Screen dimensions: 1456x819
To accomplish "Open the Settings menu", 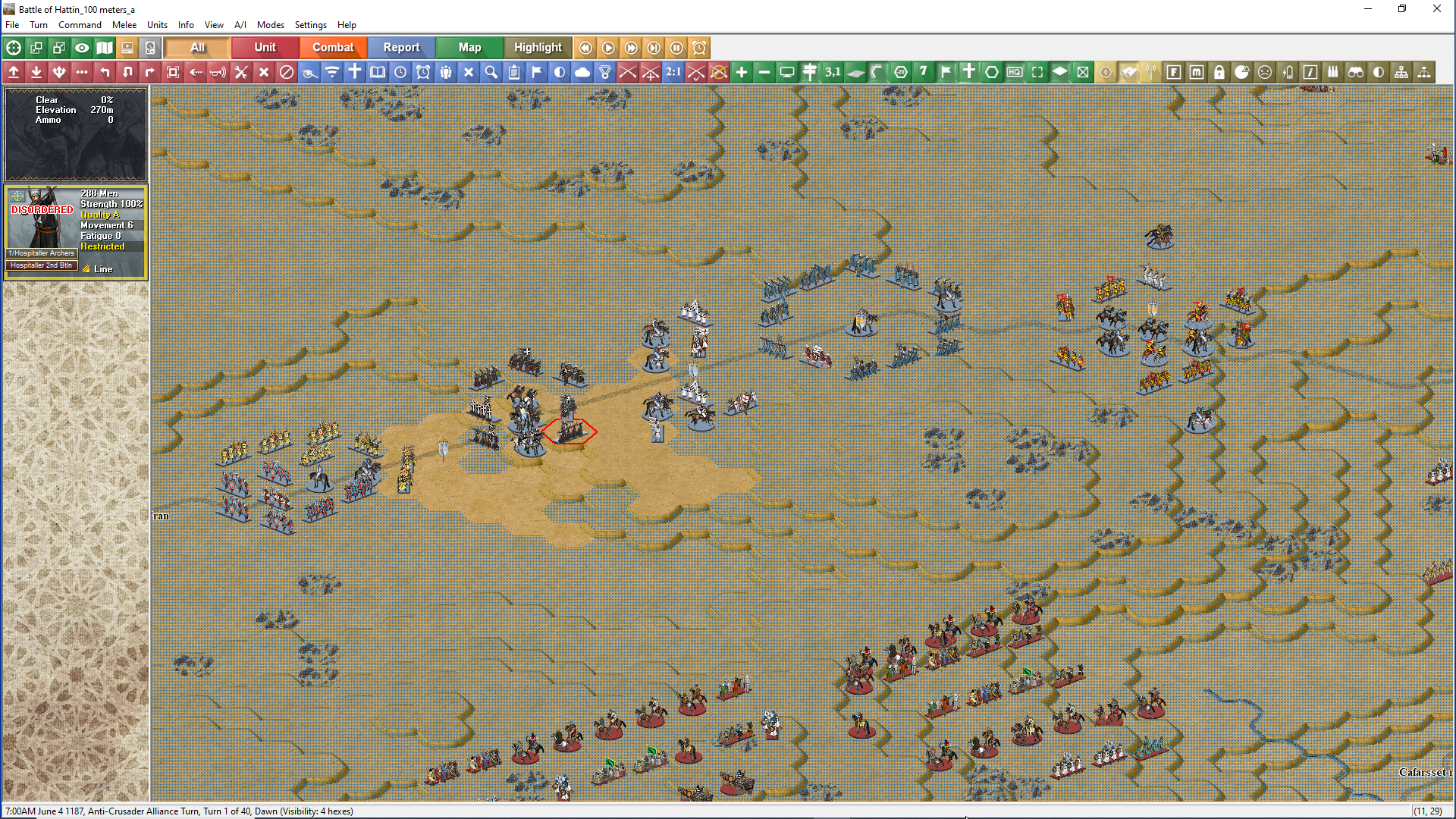I will point(310,25).
